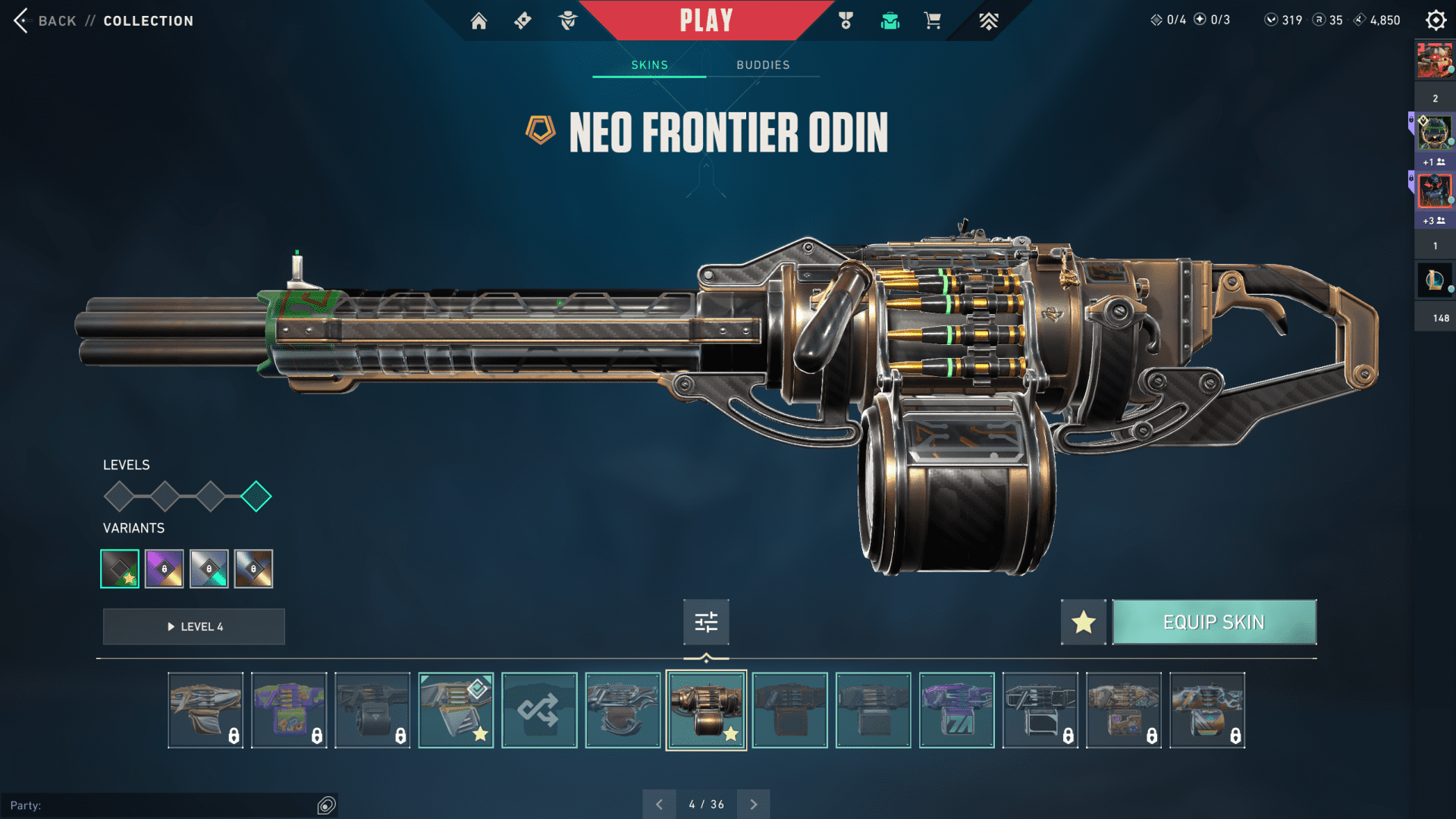The image size is (1456, 819).
Task: Select the fourth level diamond
Action: (256, 497)
